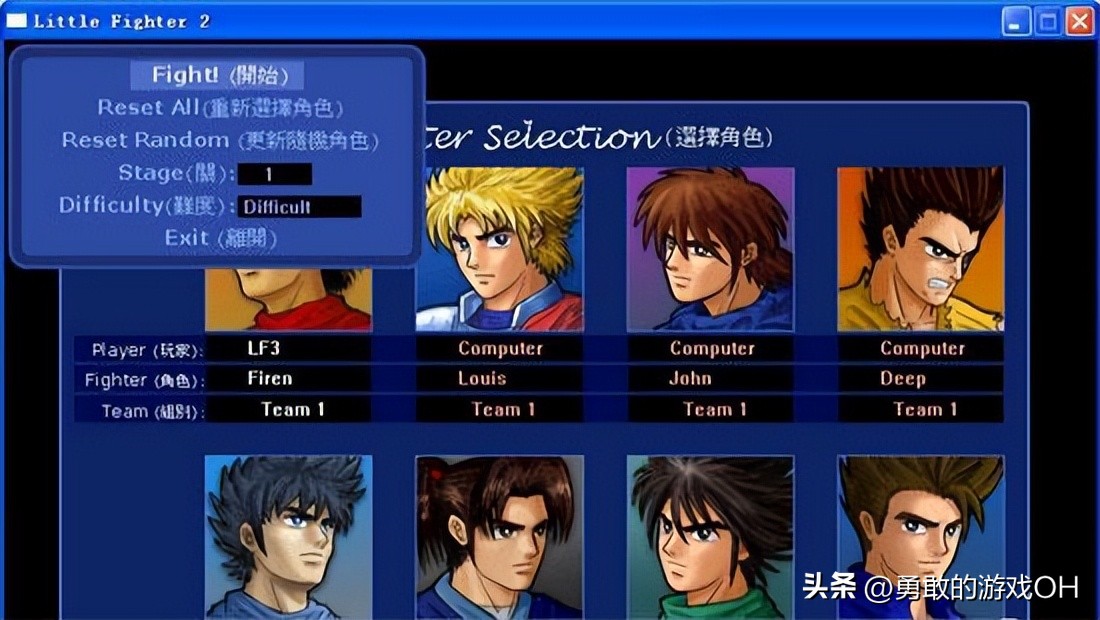The image size is (1100, 620).
Task: Select Louis's blond-haired portrait
Action: pos(499,248)
